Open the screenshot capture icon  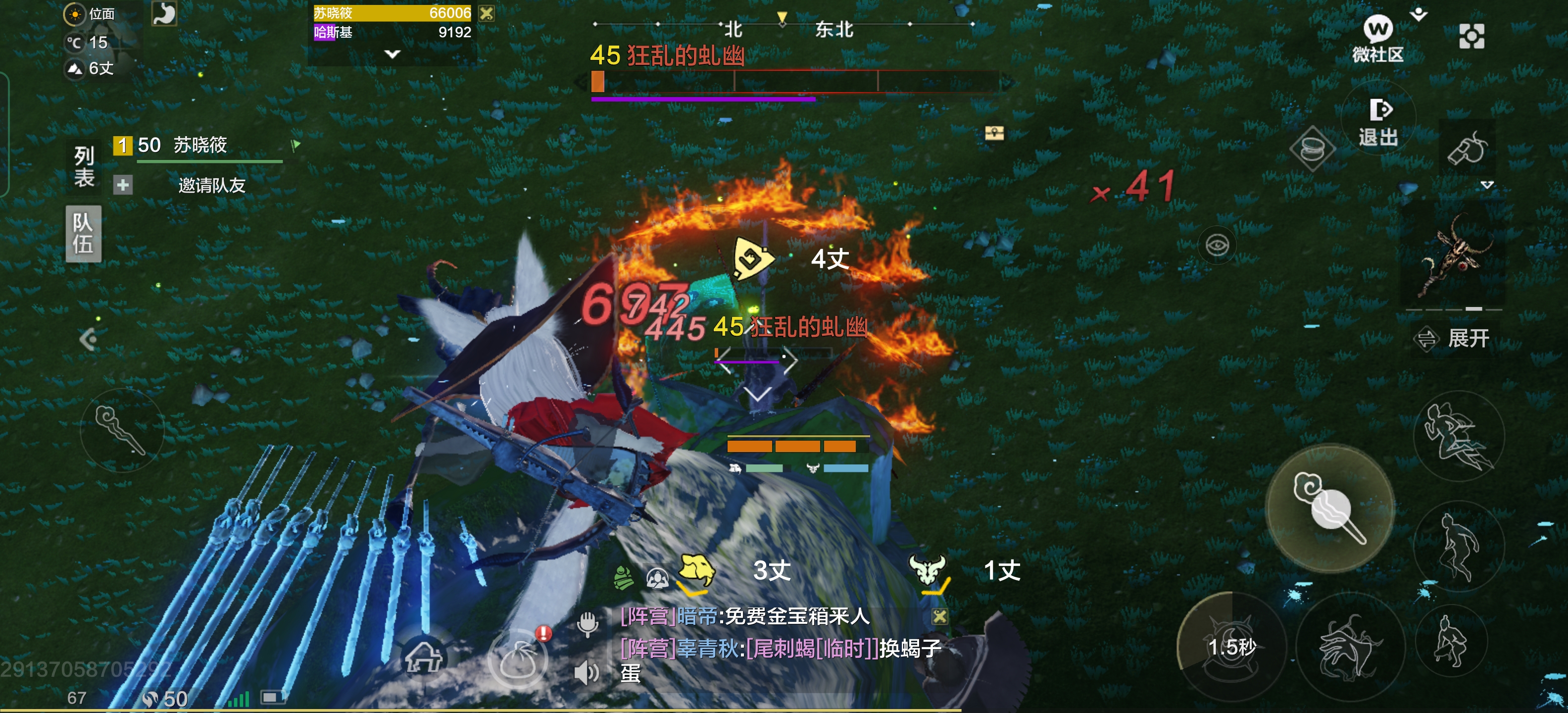1471,37
